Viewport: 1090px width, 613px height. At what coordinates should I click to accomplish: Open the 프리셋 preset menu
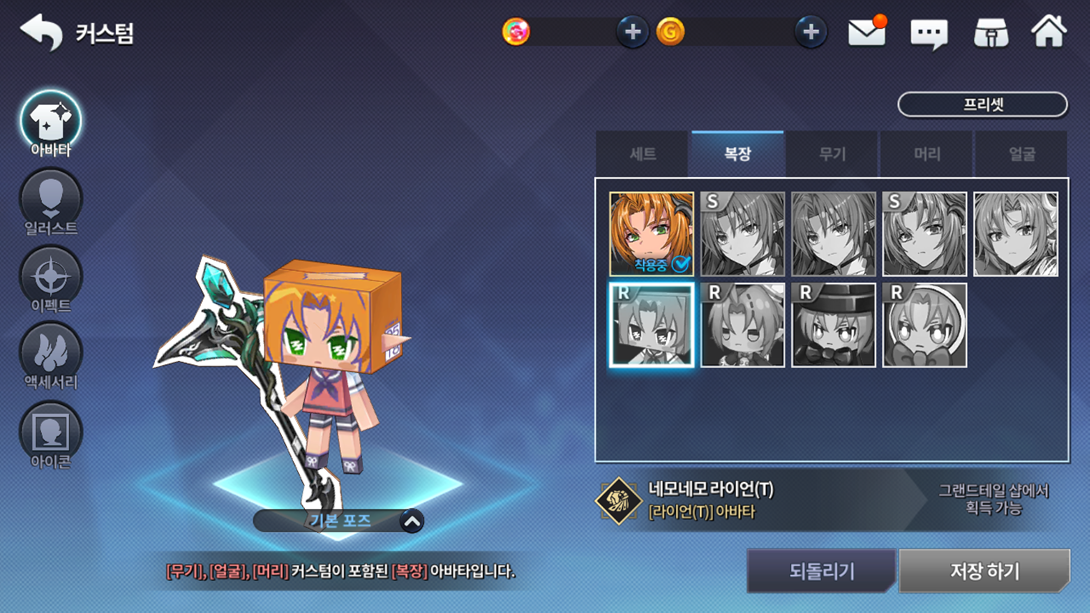982,104
